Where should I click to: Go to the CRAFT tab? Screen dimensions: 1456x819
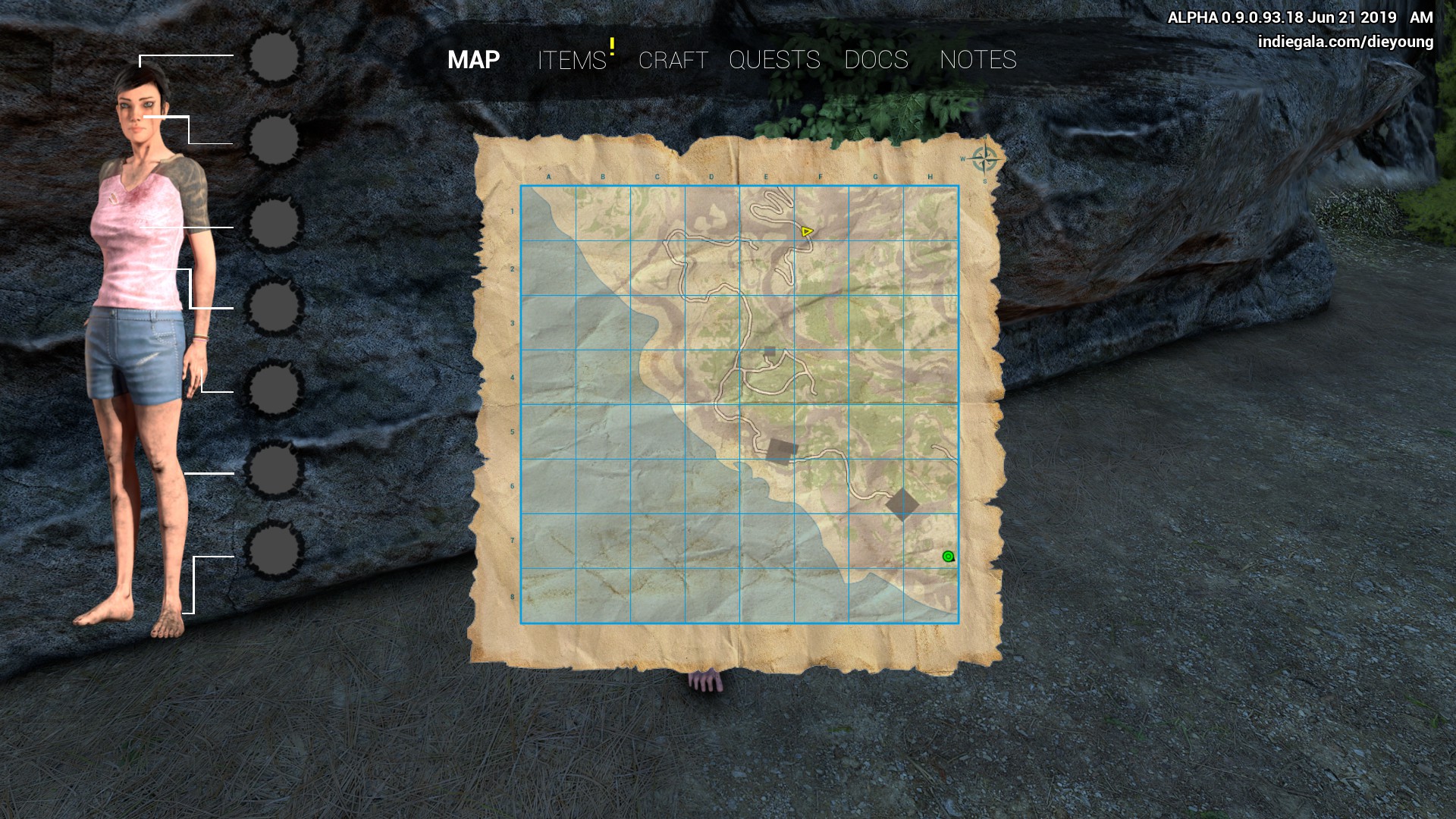click(x=673, y=60)
